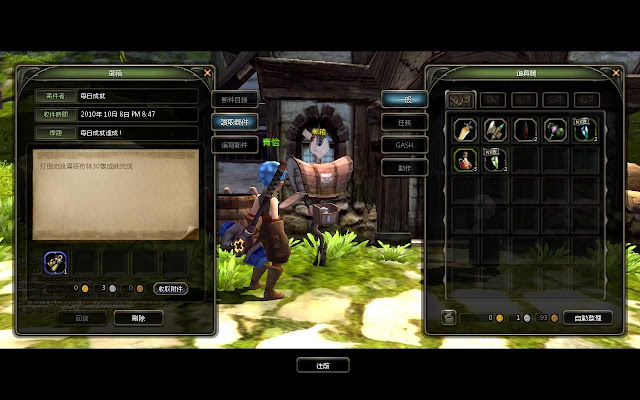Select the sword item in inventory
This screenshot has height=400, width=640.
pos(463,130)
